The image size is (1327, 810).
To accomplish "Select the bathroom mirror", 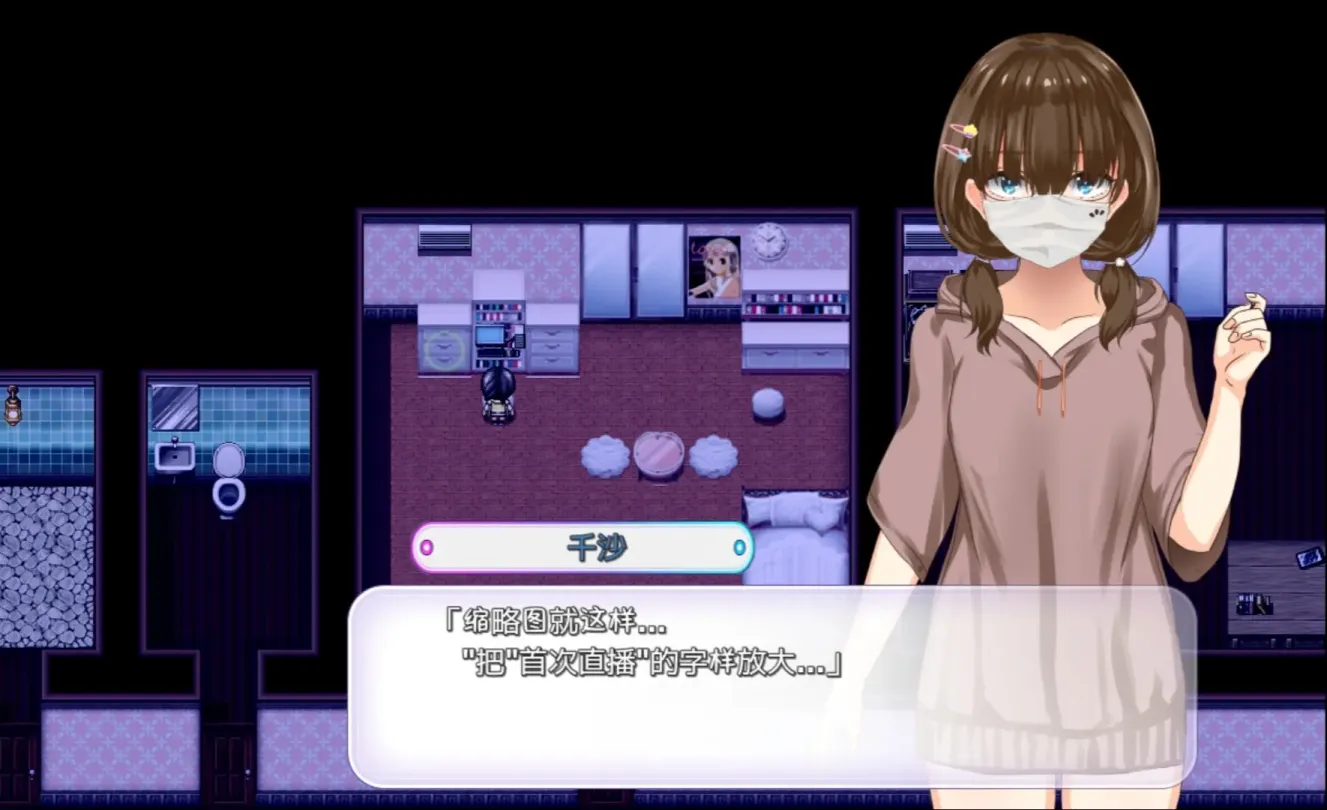I will tap(177, 405).
